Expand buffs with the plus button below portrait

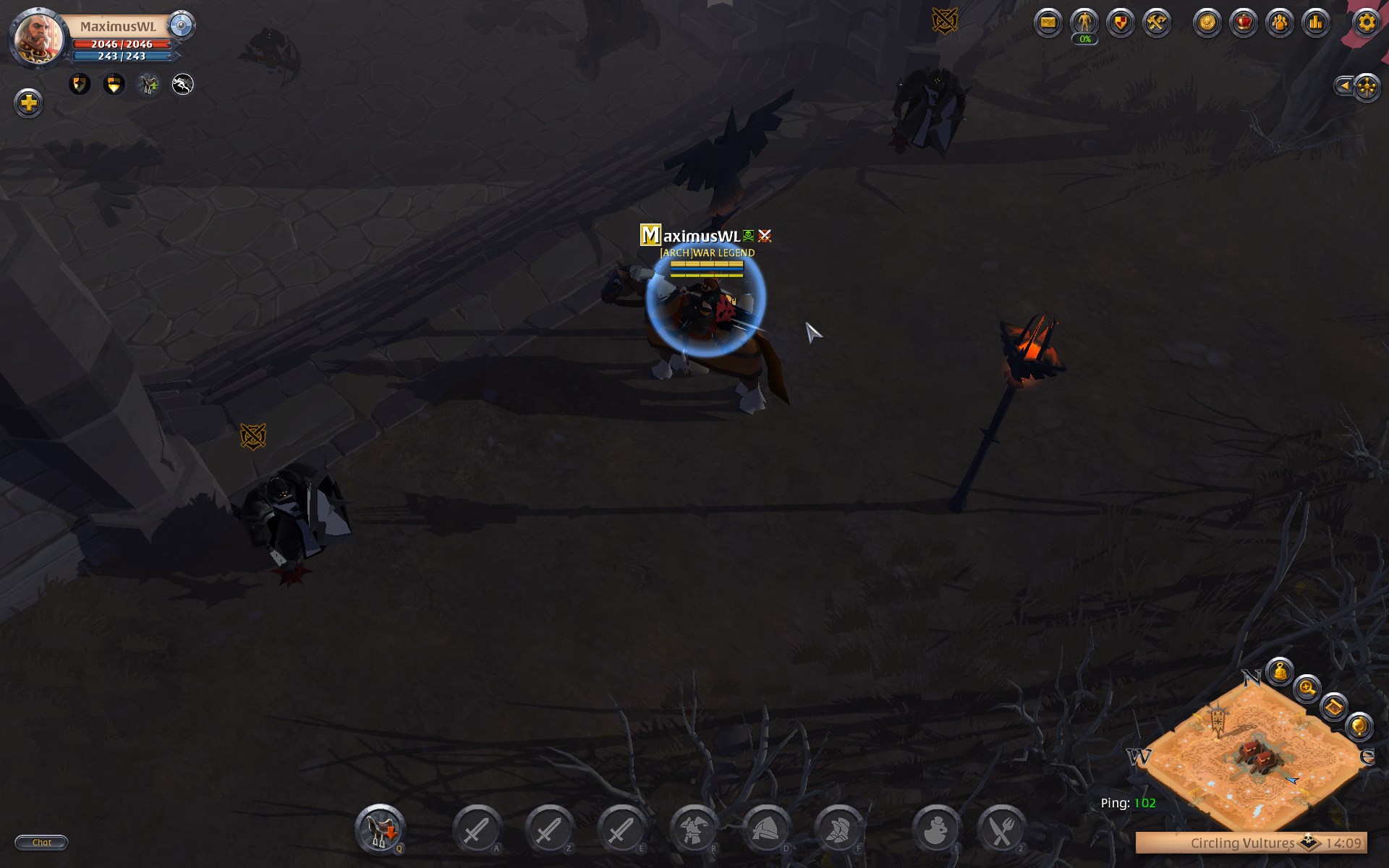pos(28,103)
